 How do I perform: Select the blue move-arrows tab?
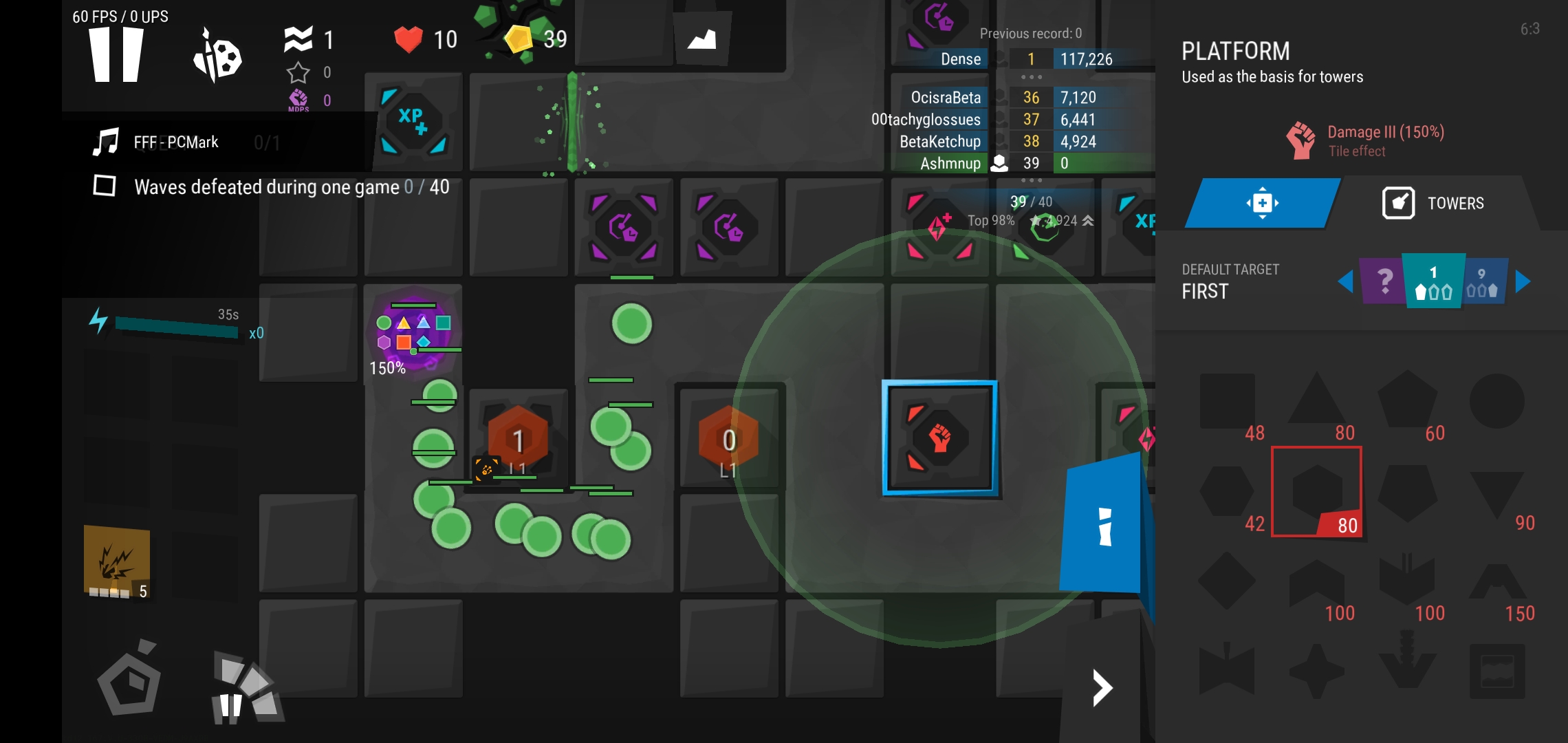coord(1262,203)
